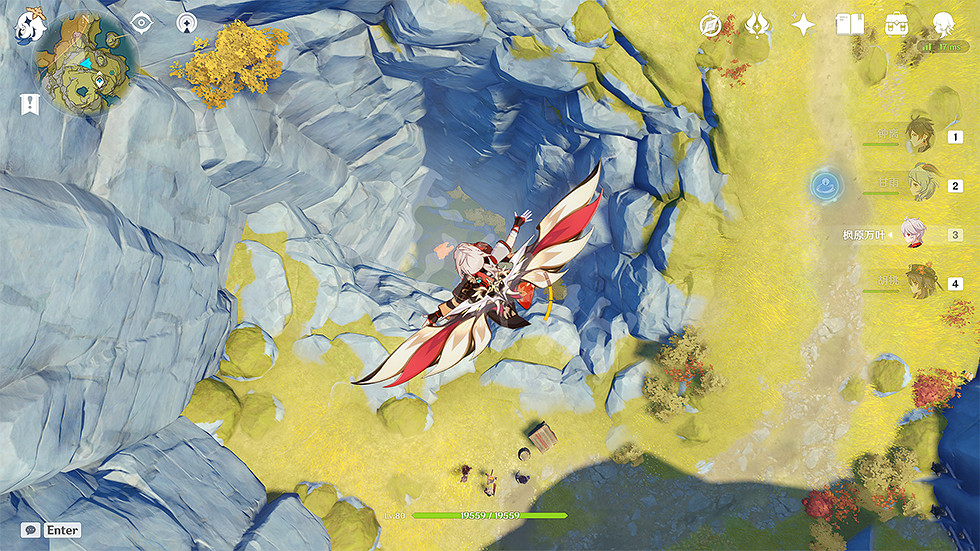This screenshot has height=551, width=980.
Task: Open the quest menu with exclamation banner
Action: pyautogui.click(x=29, y=103)
